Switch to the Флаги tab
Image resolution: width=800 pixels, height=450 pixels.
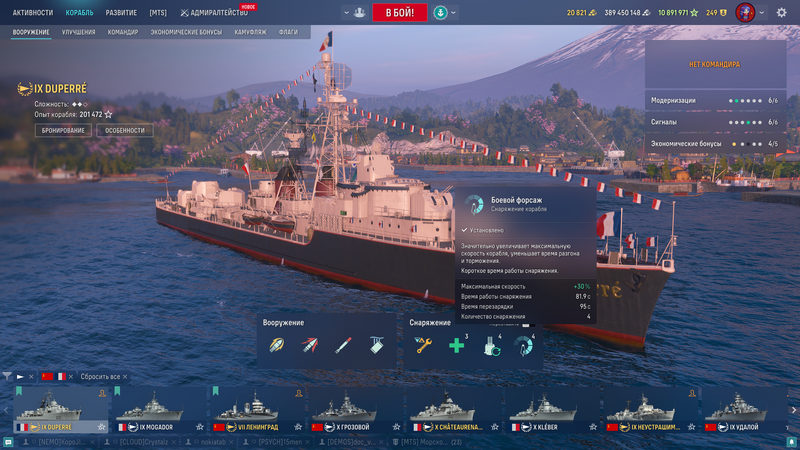tap(288, 32)
